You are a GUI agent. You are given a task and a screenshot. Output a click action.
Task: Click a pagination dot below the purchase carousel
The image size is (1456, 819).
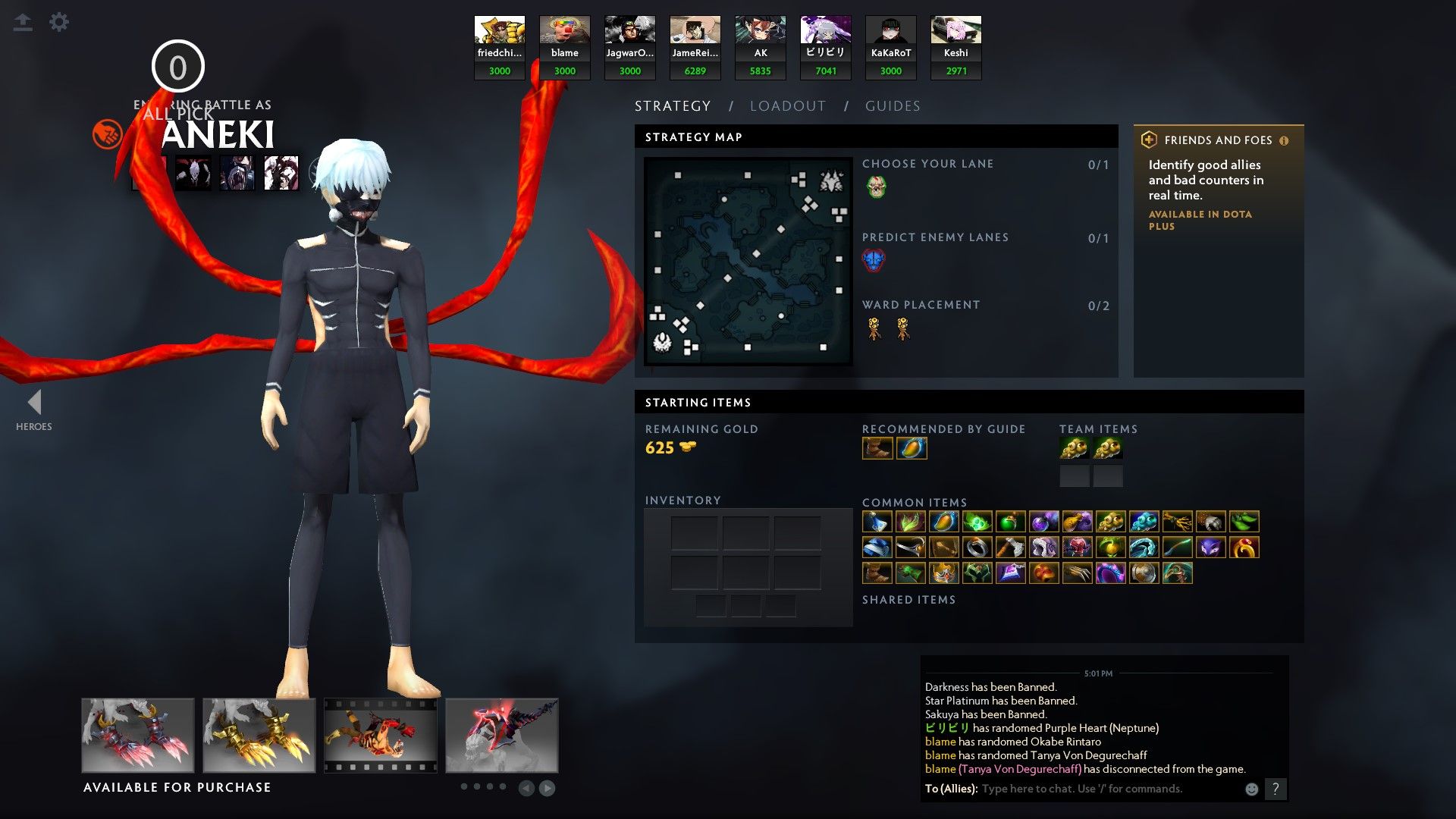pos(466,787)
